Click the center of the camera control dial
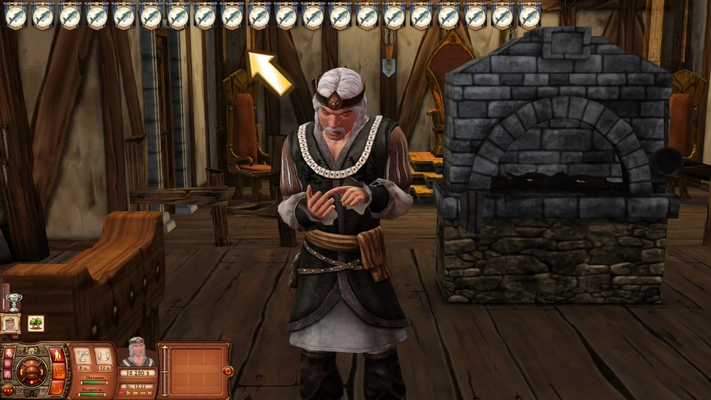The height and width of the screenshot is (400, 711). 31,371
